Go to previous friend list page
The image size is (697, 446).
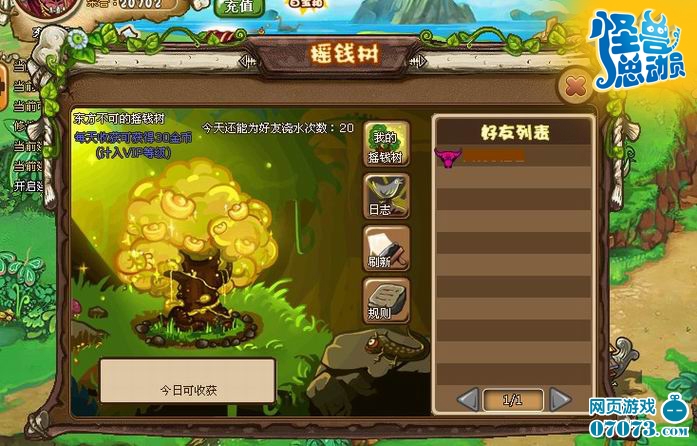[x=468, y=400]
